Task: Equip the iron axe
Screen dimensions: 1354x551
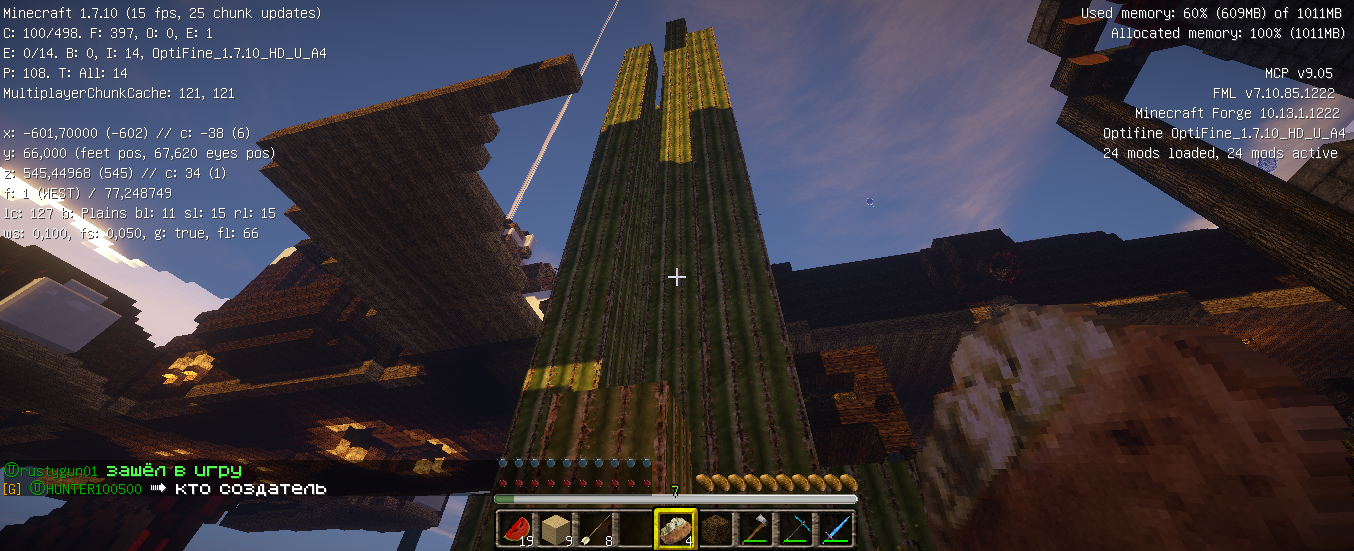Action: (x=755, y=528)
